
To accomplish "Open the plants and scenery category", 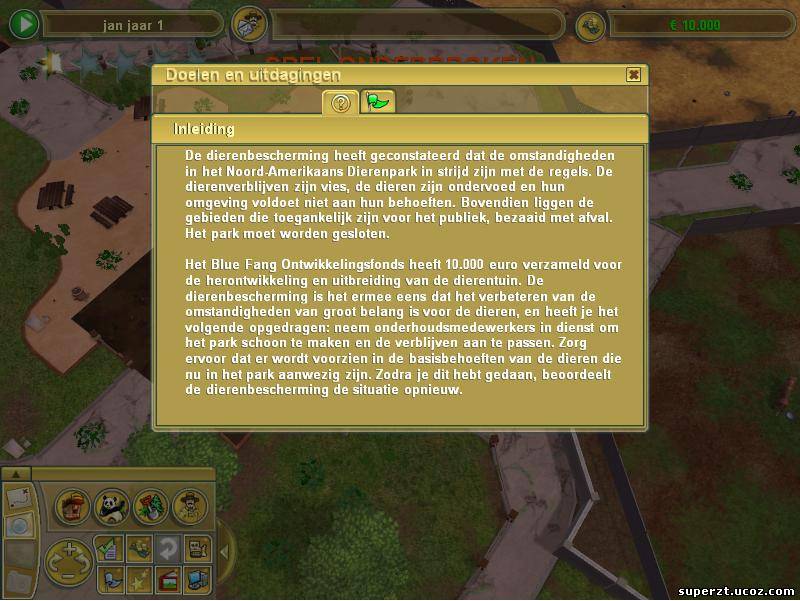I will [x=149, y=506].
